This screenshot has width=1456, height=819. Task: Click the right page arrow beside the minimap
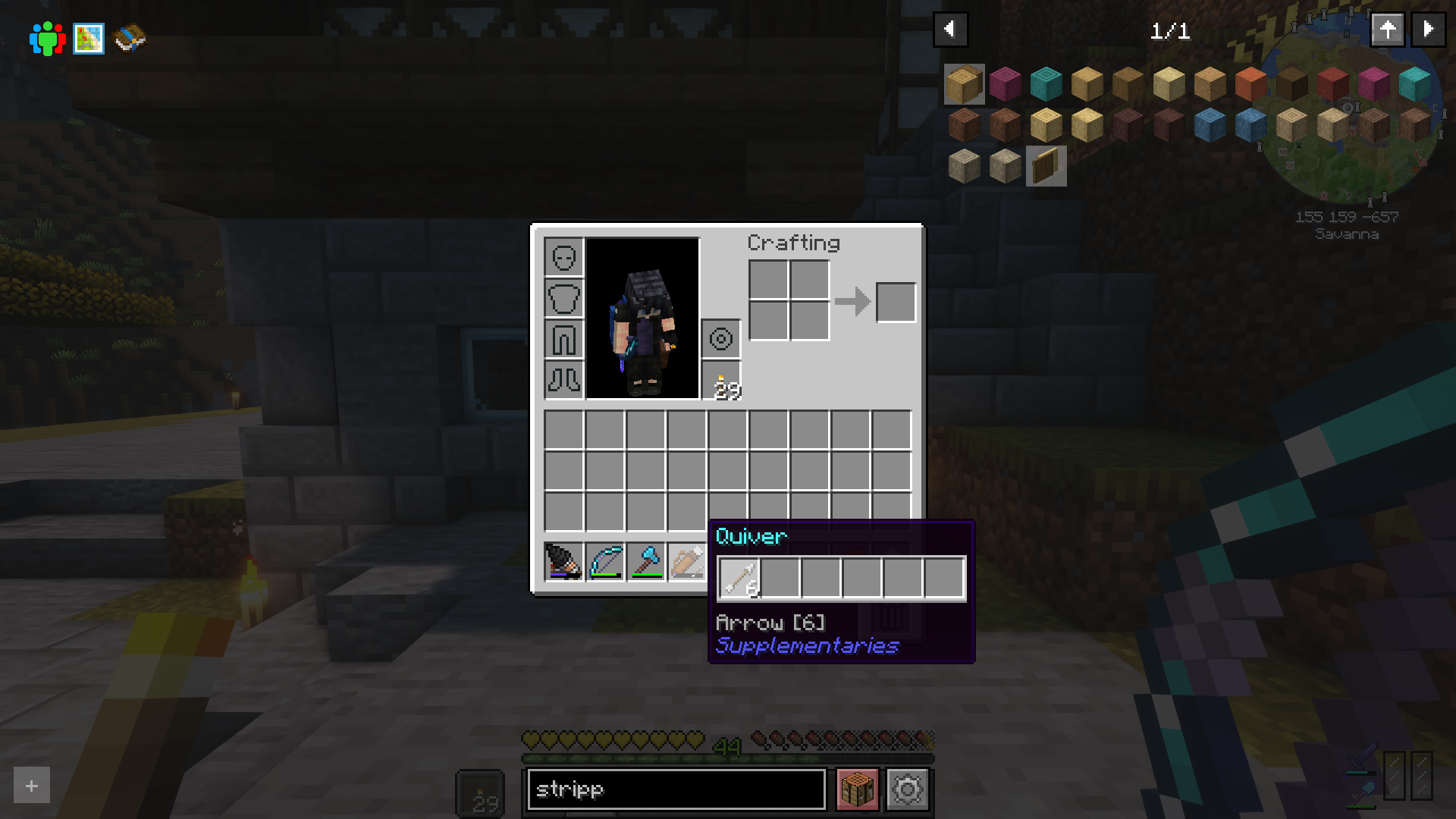pos(1428,30)
